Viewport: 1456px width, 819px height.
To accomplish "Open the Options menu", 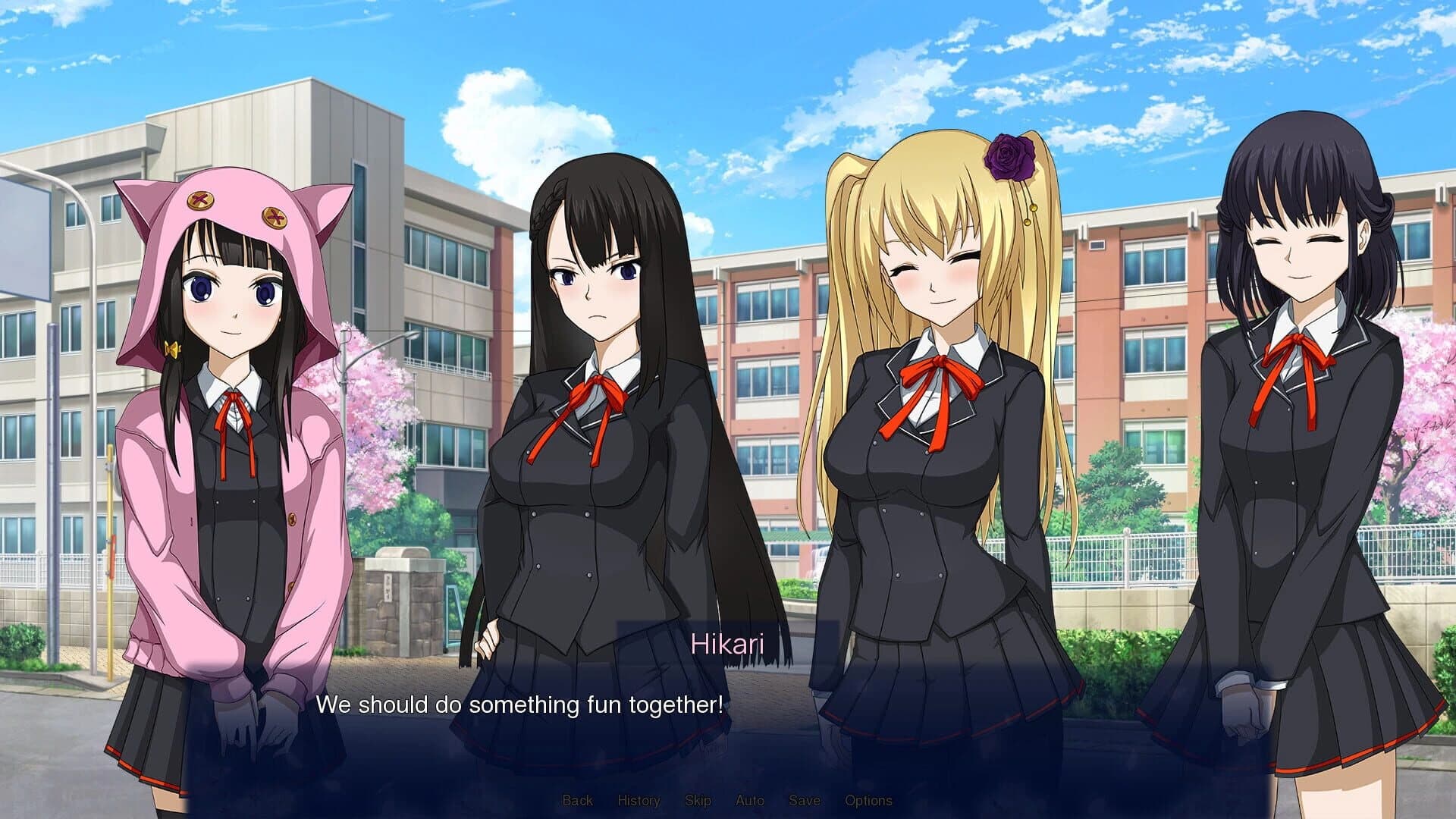I will point(869,800).
